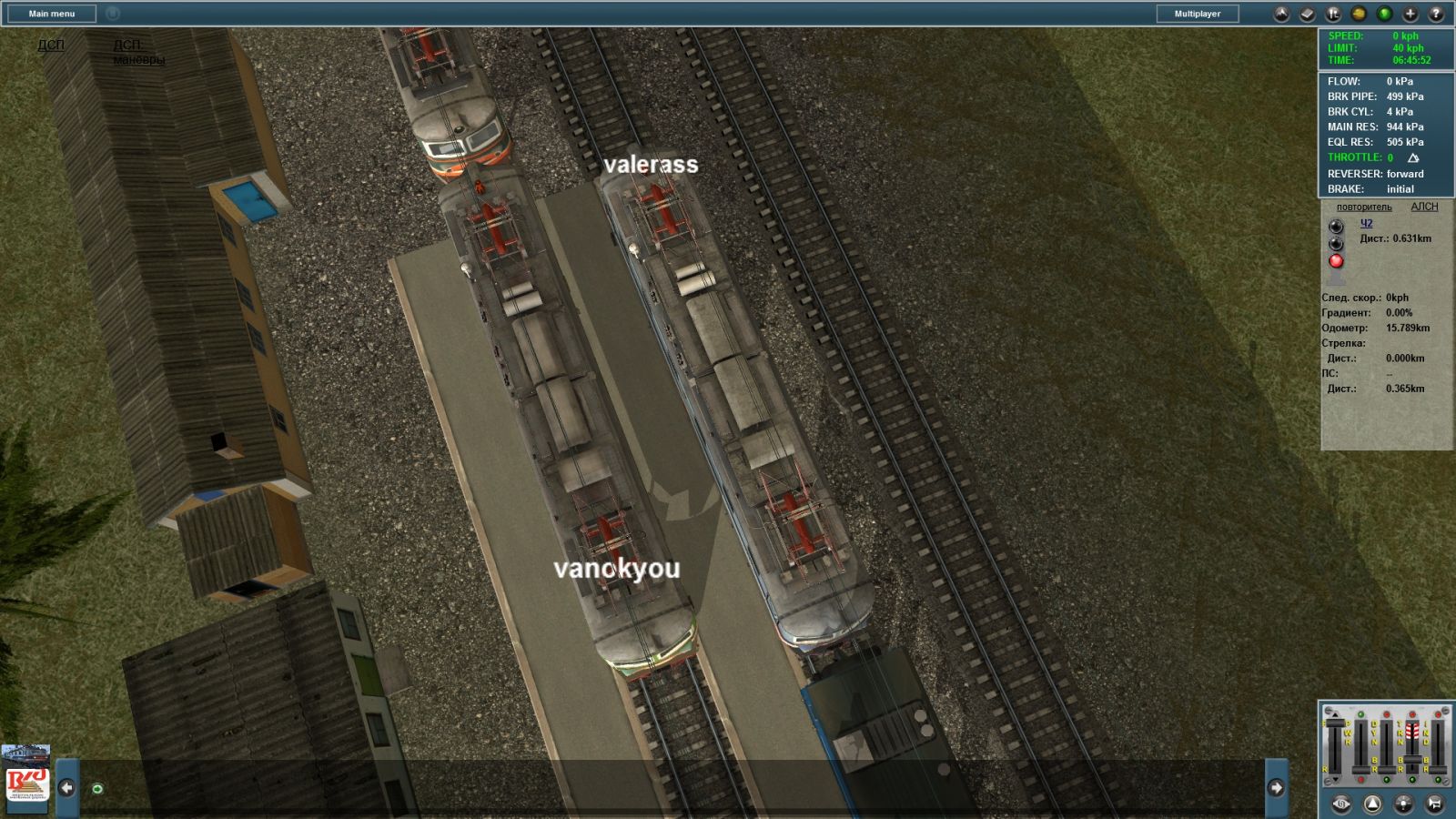Click the right arrow on the bottom bar

click(x=1276, y=787)
